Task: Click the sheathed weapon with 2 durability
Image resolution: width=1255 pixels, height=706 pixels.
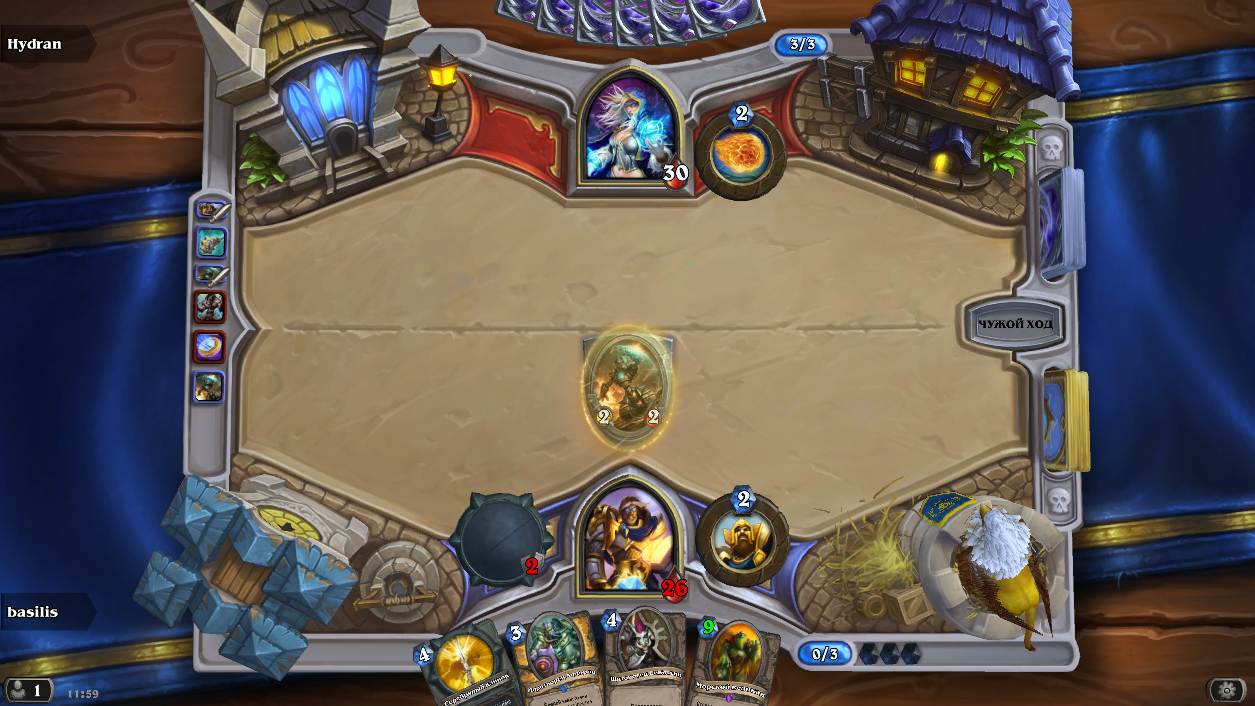Action: tap(497, 541)
